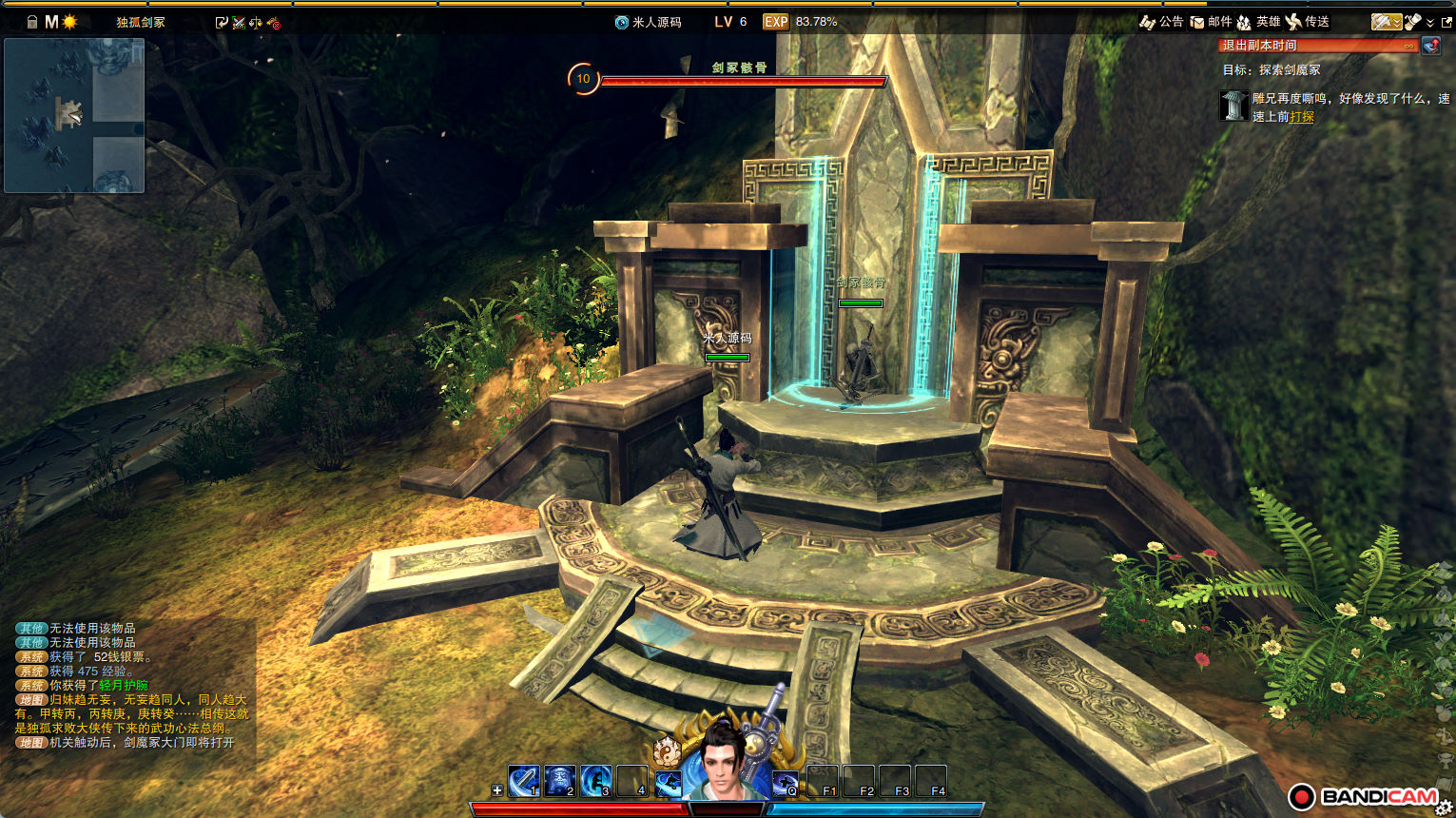The image size is (1456, 818).
Task: Expand the double-chevron dropdown in top bar
Action: [x=1430, y=23]
